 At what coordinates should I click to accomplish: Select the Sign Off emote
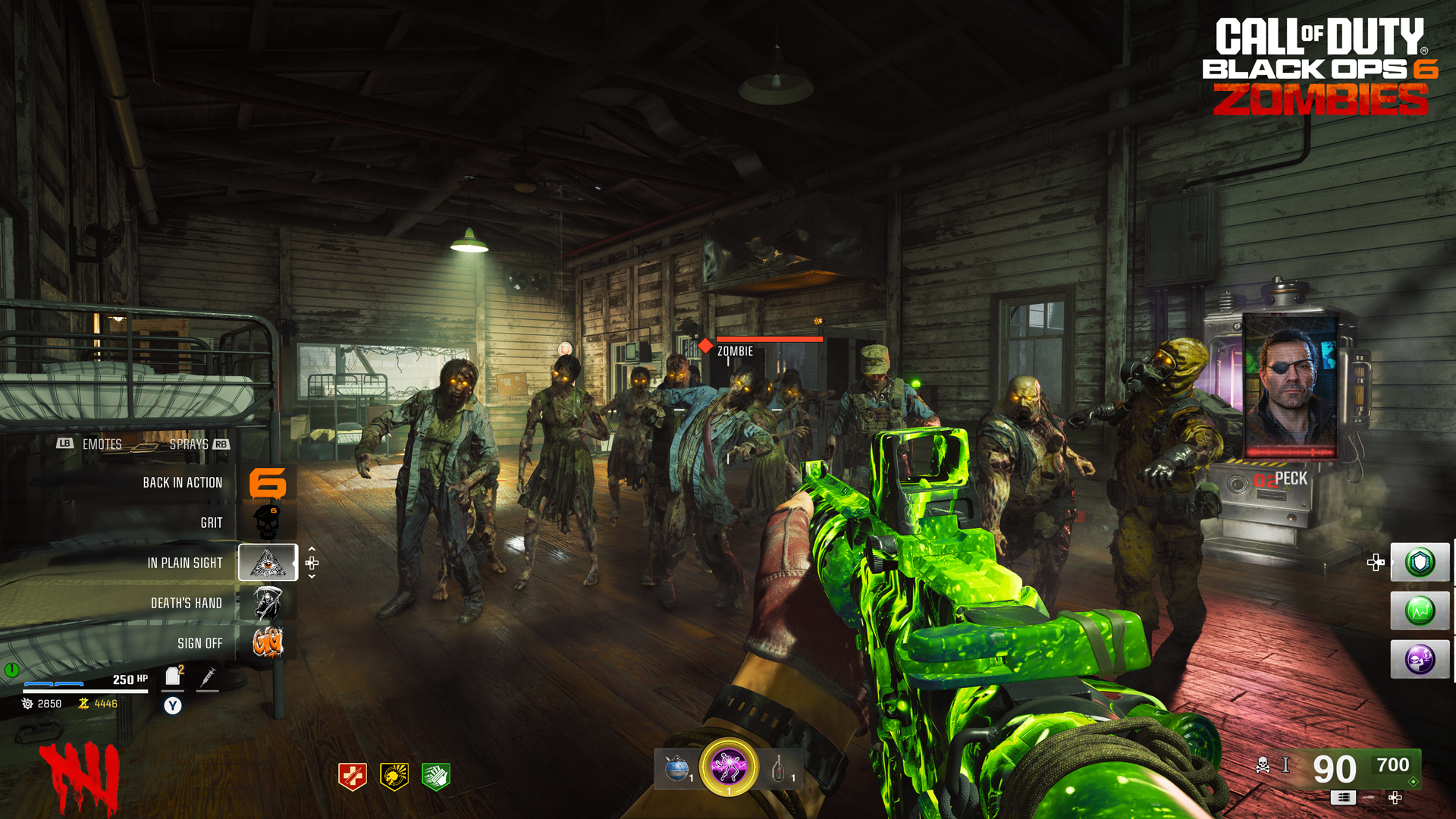199,643
